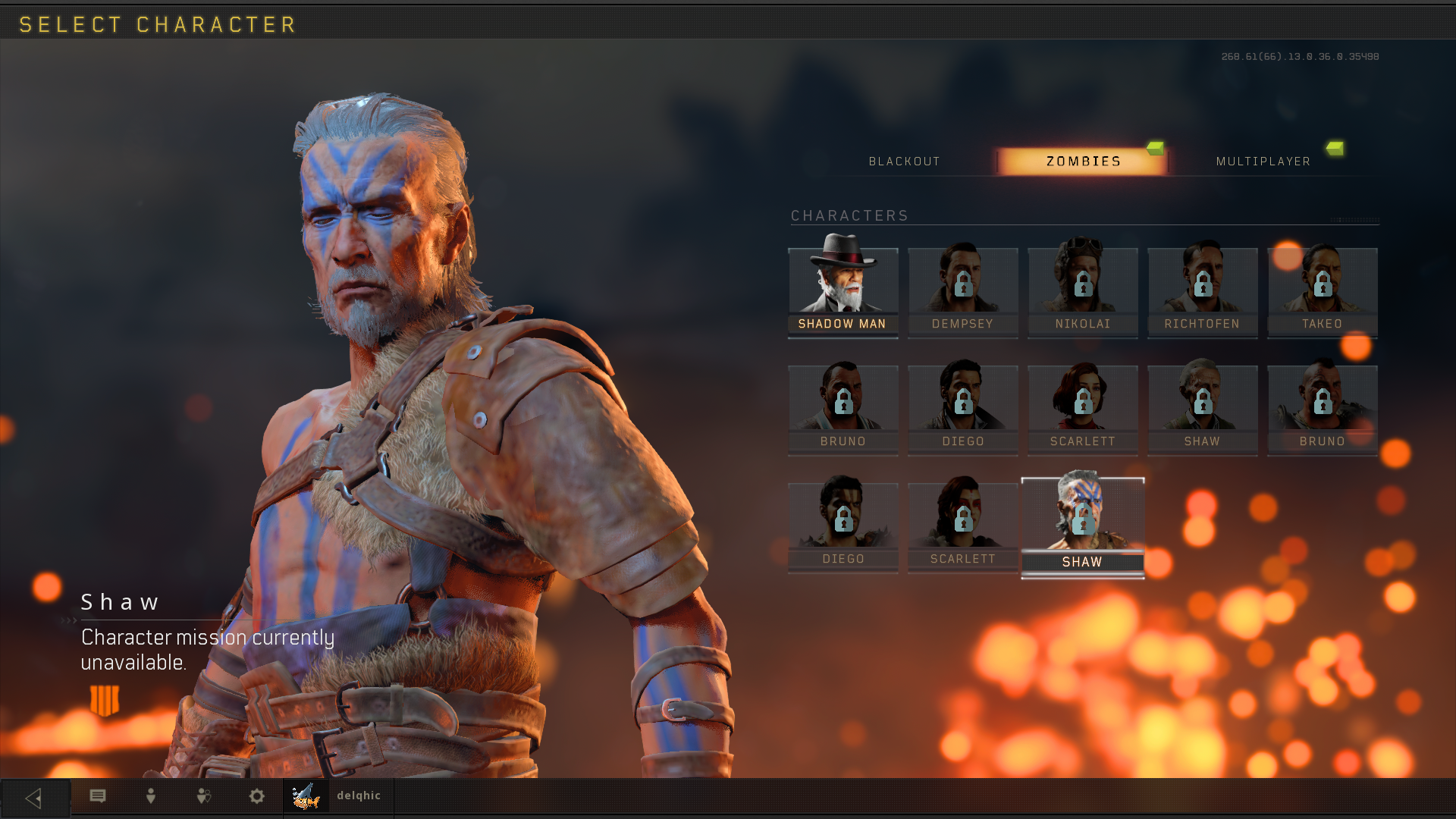The height and width of the screenshot is (819, 1456).
Task: Open the player identity icon
Action: pos(150,796)
